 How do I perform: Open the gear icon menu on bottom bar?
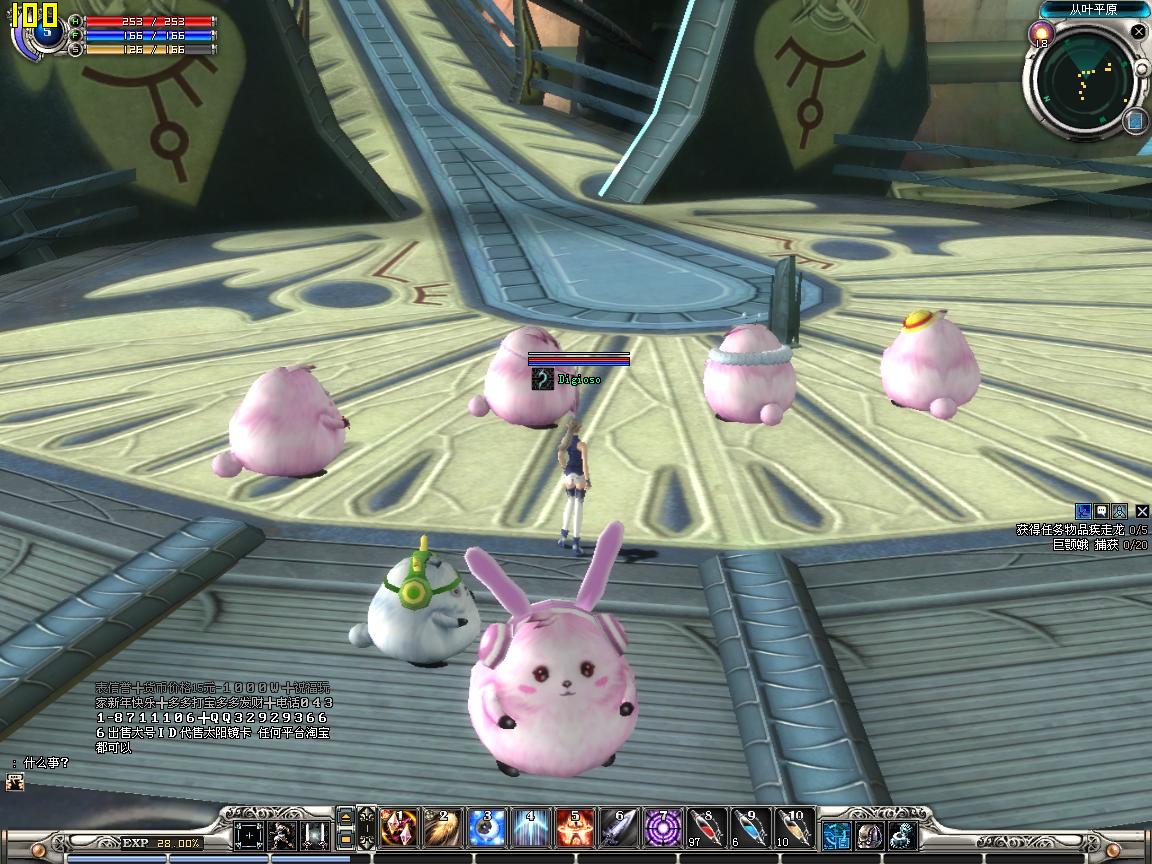click(x=904, y=835)
